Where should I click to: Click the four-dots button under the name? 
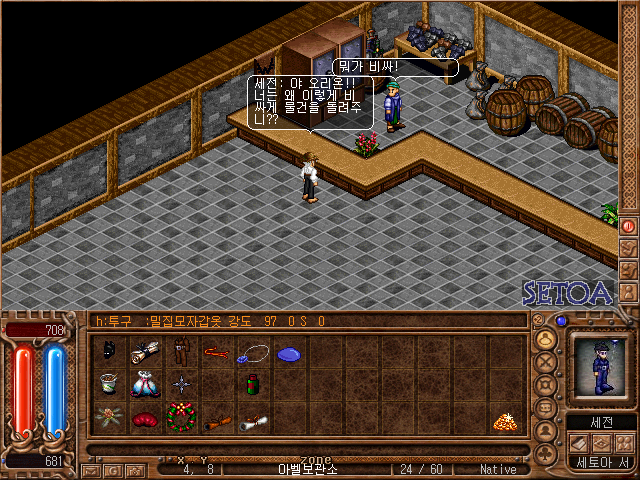625,443
